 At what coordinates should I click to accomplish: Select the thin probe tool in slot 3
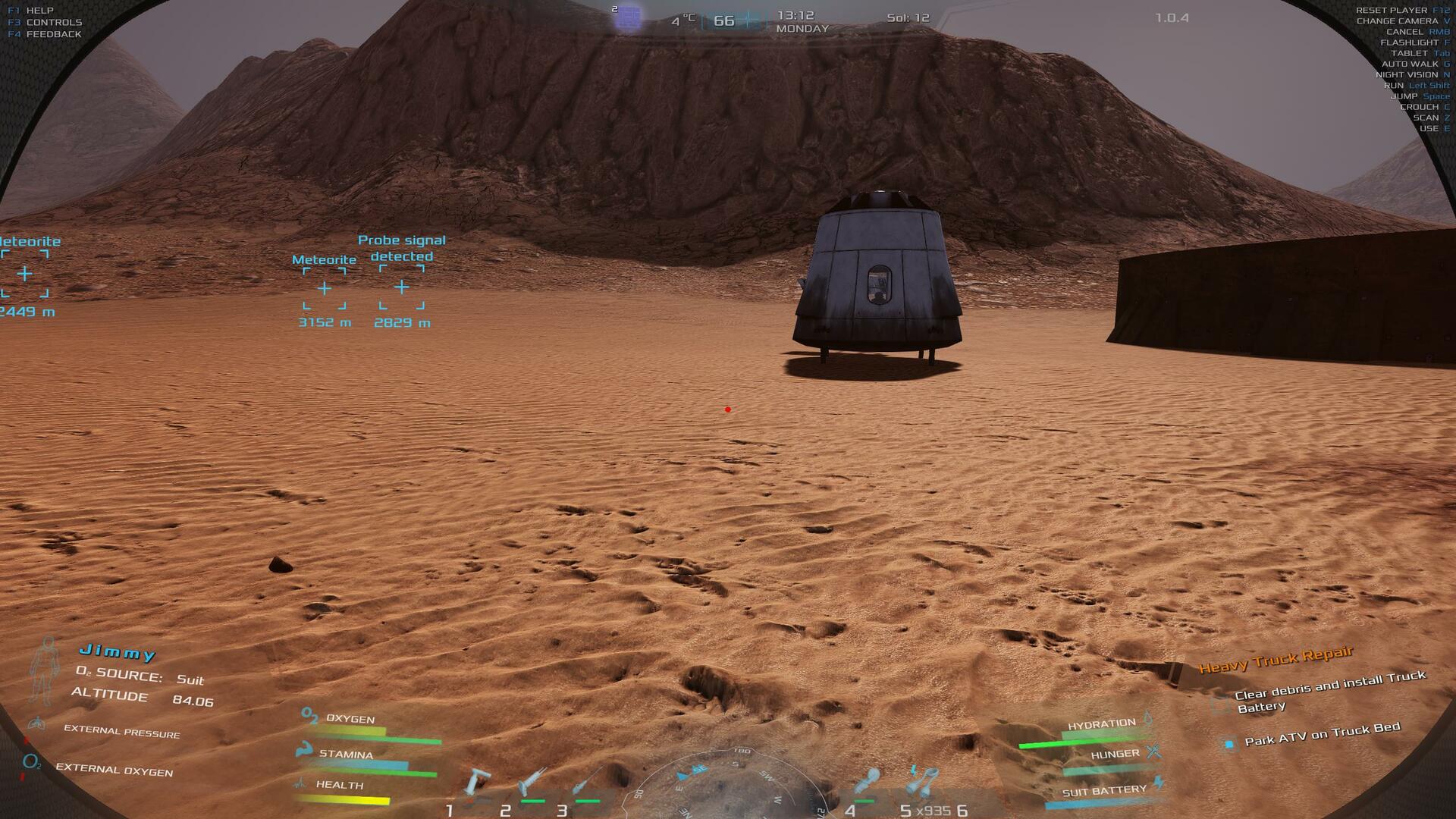click(588, 783)
